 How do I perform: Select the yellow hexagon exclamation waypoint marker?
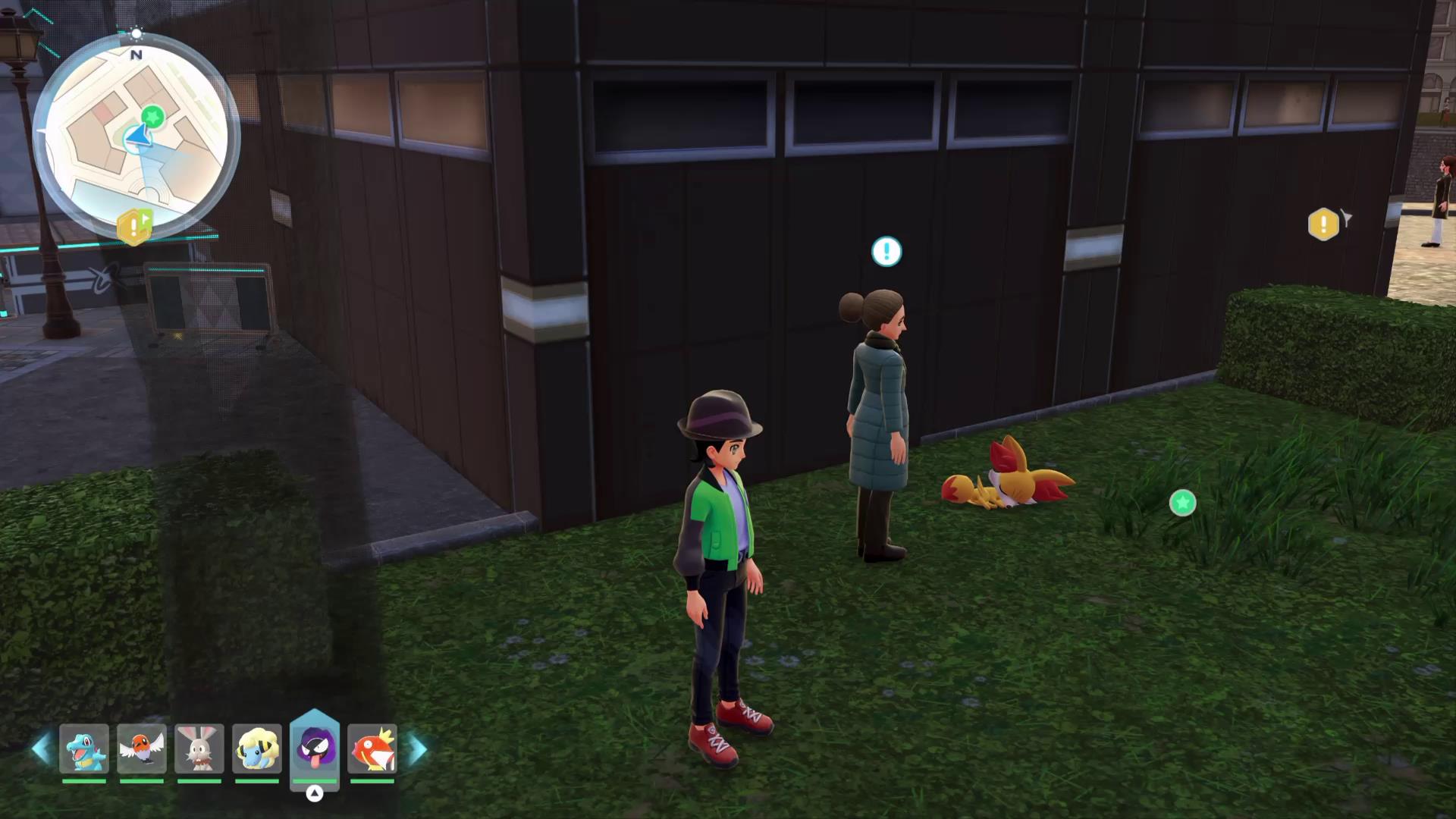(x=1323, y=224)
